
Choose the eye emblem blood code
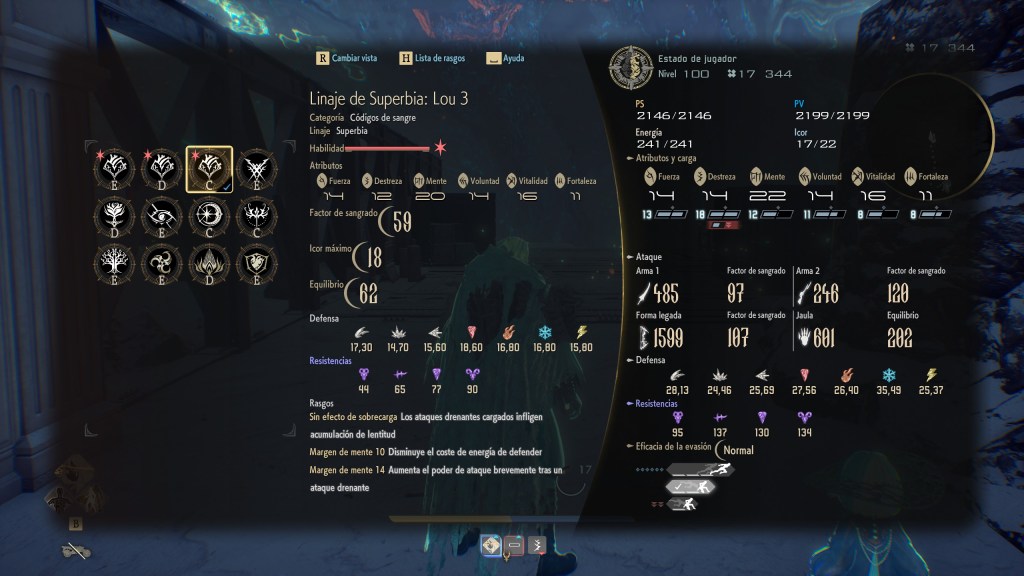tap(162, 215)
